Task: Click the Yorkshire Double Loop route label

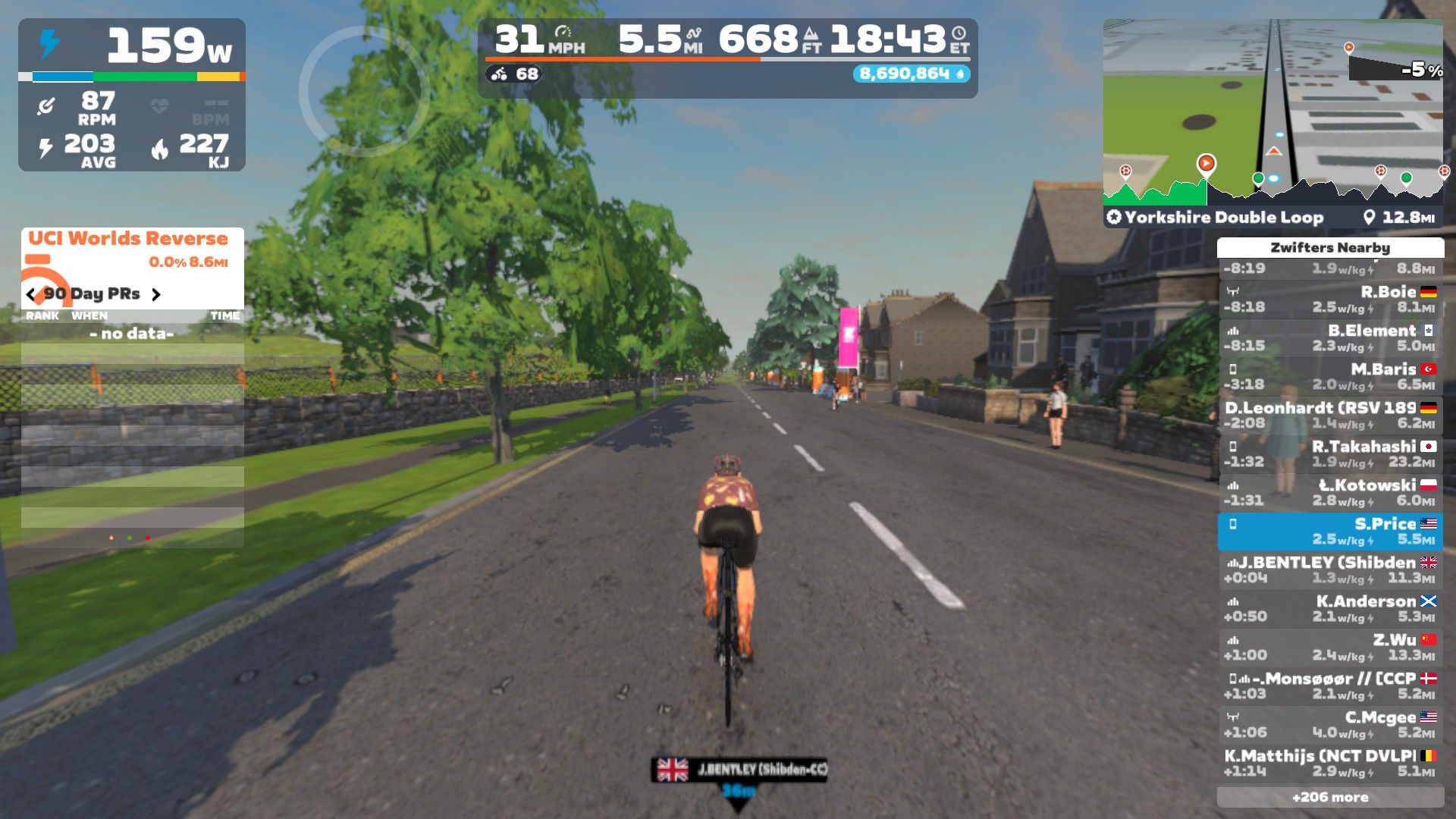Action: [x=1222, y=218]
